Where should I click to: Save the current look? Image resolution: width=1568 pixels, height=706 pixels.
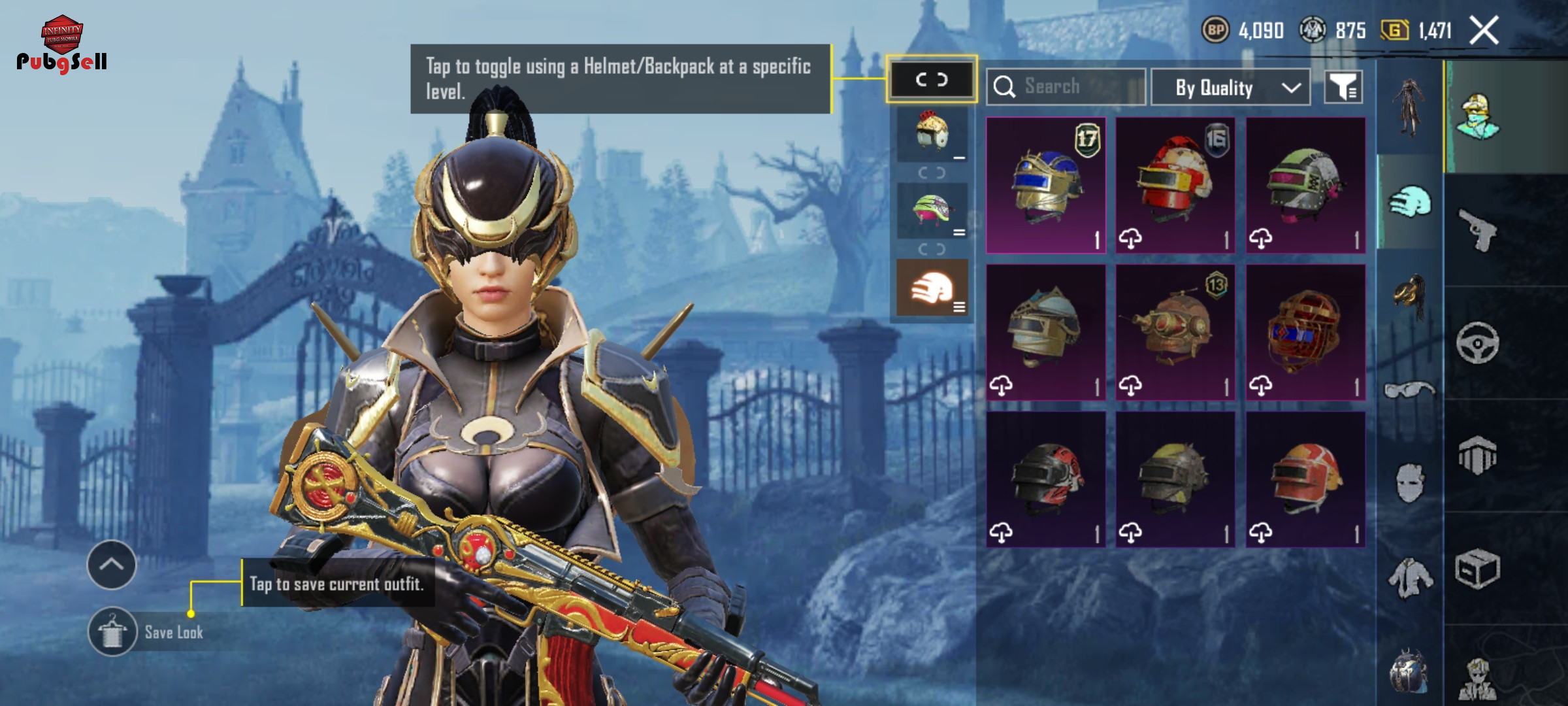click(x=112, y=631)
